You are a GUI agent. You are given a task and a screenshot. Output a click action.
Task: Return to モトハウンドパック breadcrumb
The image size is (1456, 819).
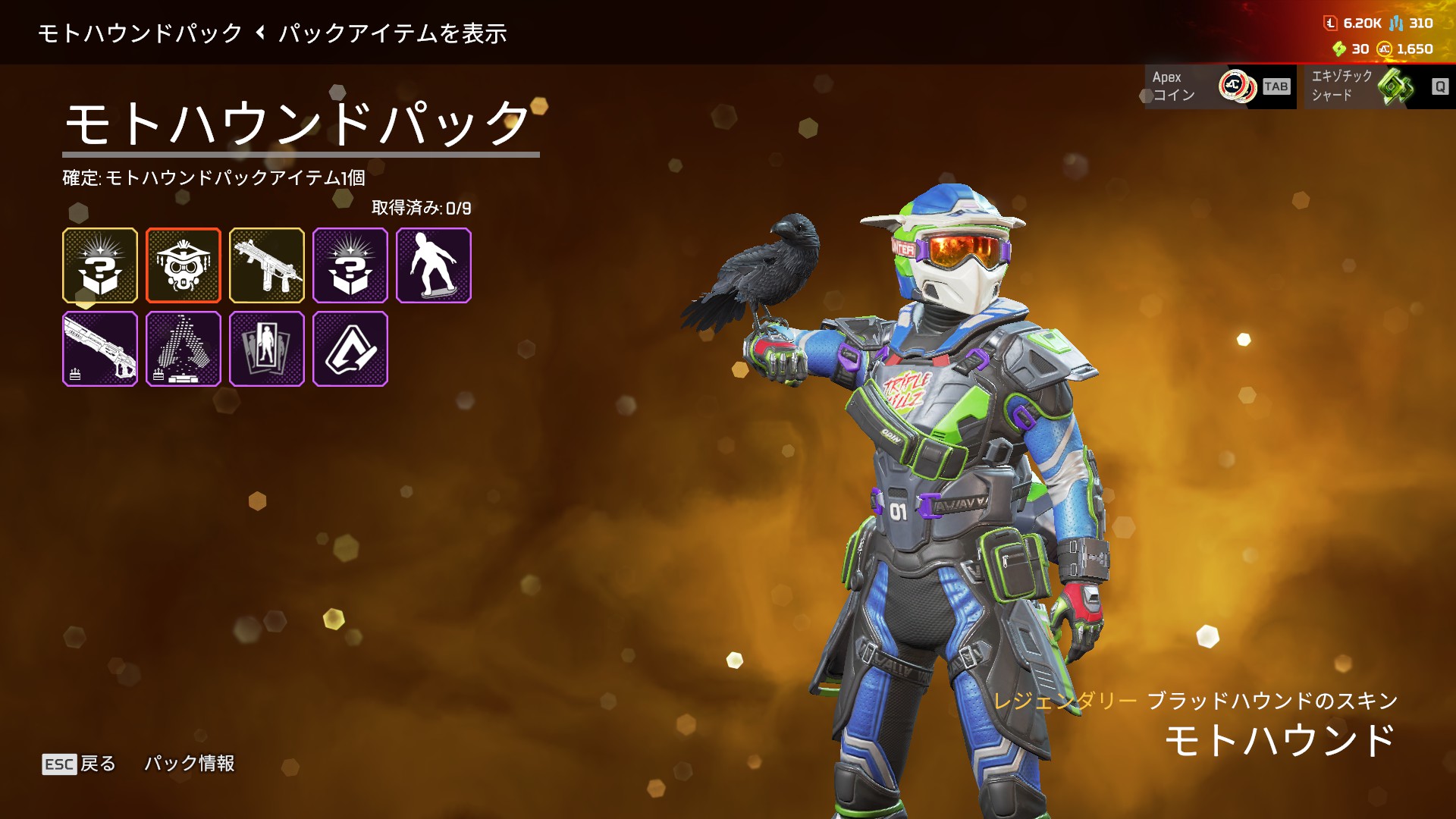point(140,33)
